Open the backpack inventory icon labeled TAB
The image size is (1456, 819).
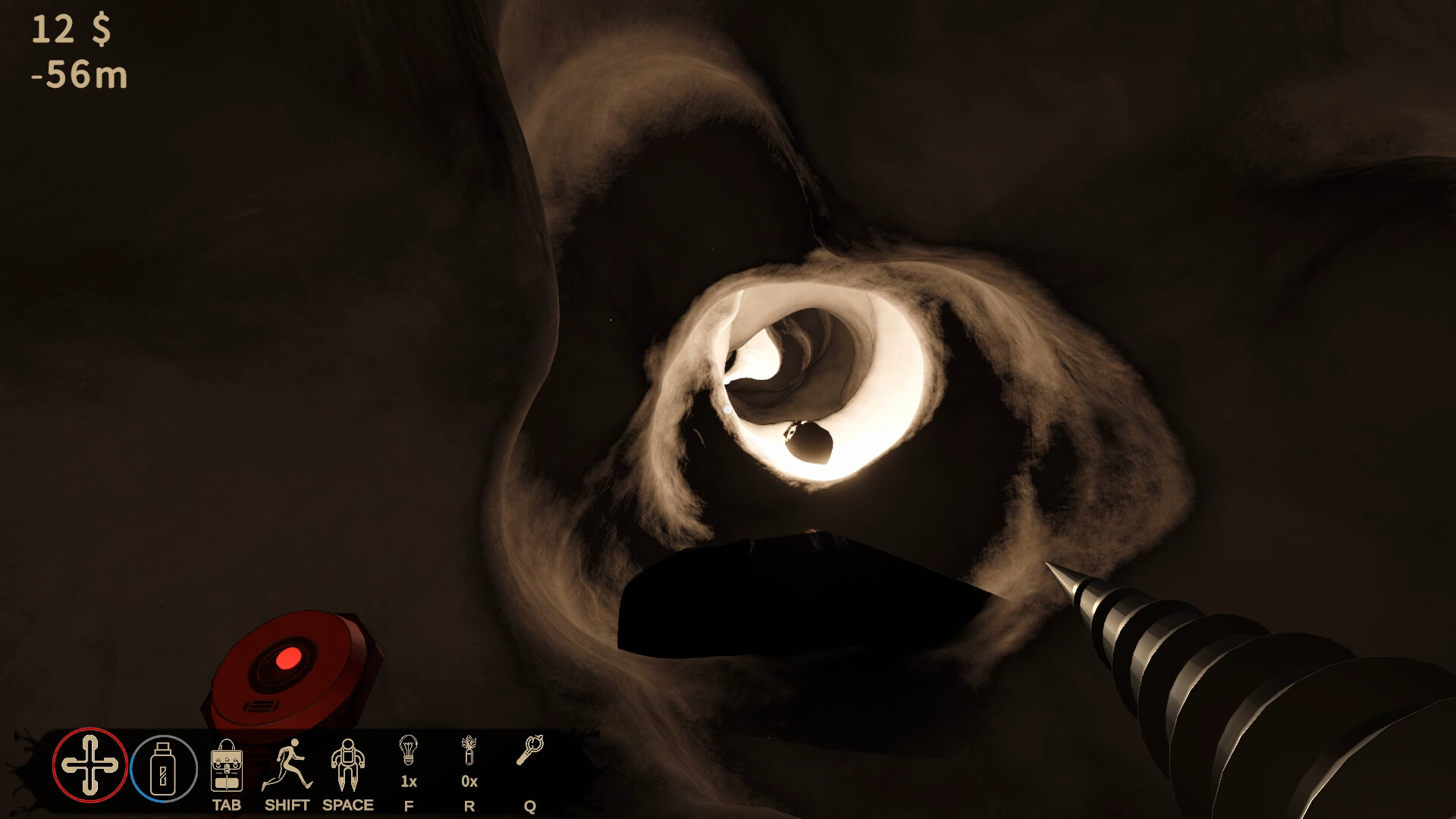(226, 767)
